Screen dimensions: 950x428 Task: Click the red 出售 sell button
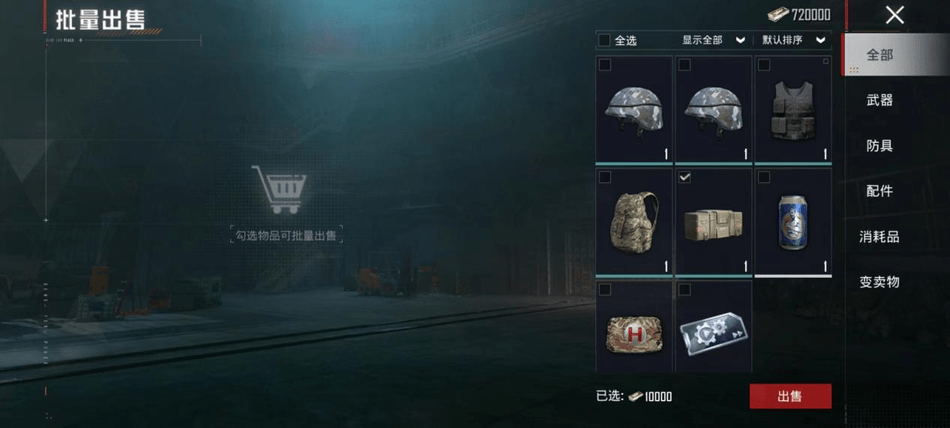click(x=790, y=396)
